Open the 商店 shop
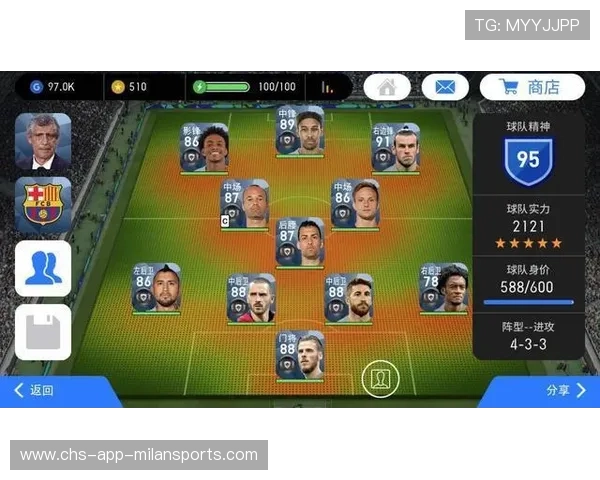 (531, 87)
